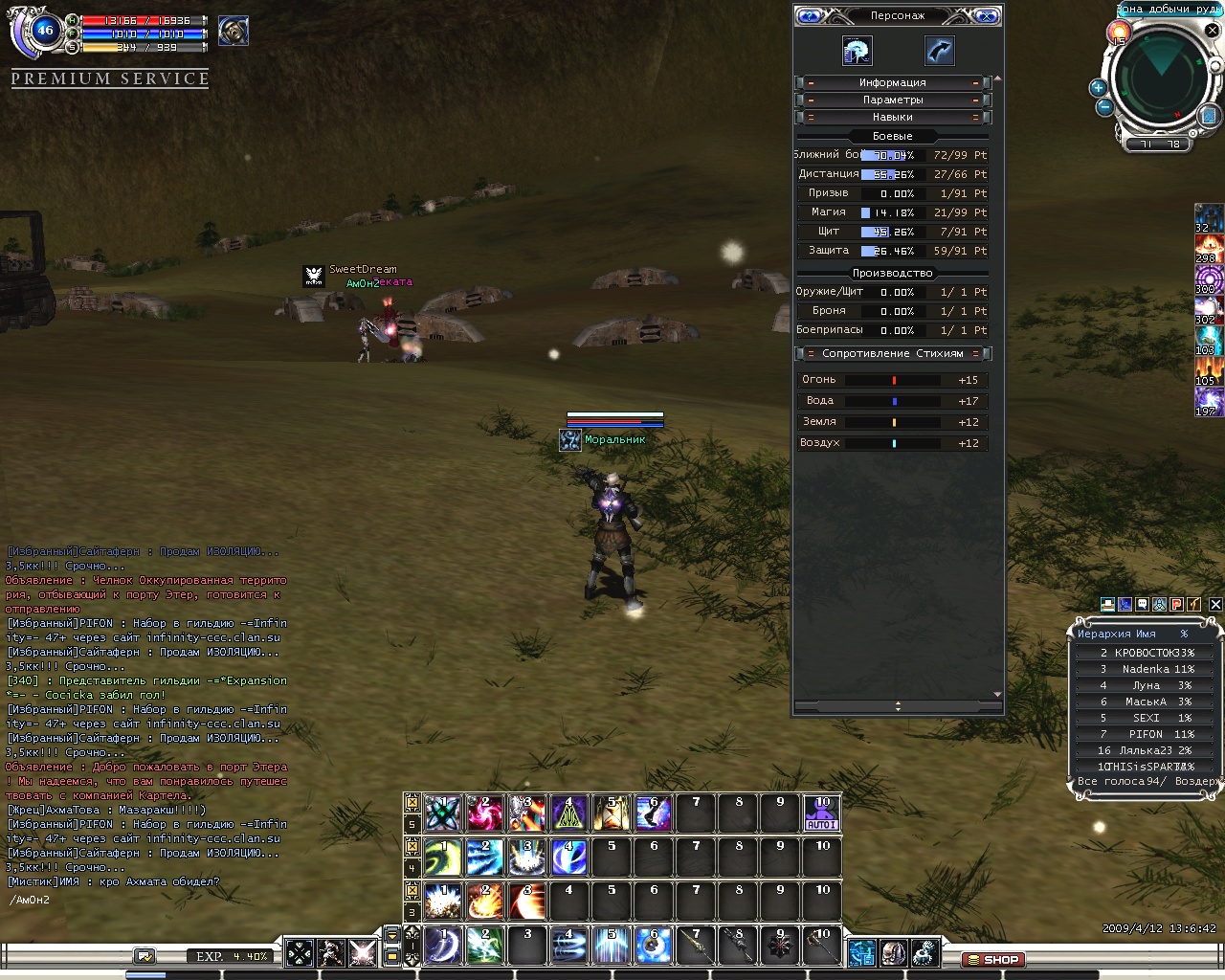The height and width of the screenshot is (980, 1225).
Task: Close the radar minimap
Action: [x=1213, y=30]
